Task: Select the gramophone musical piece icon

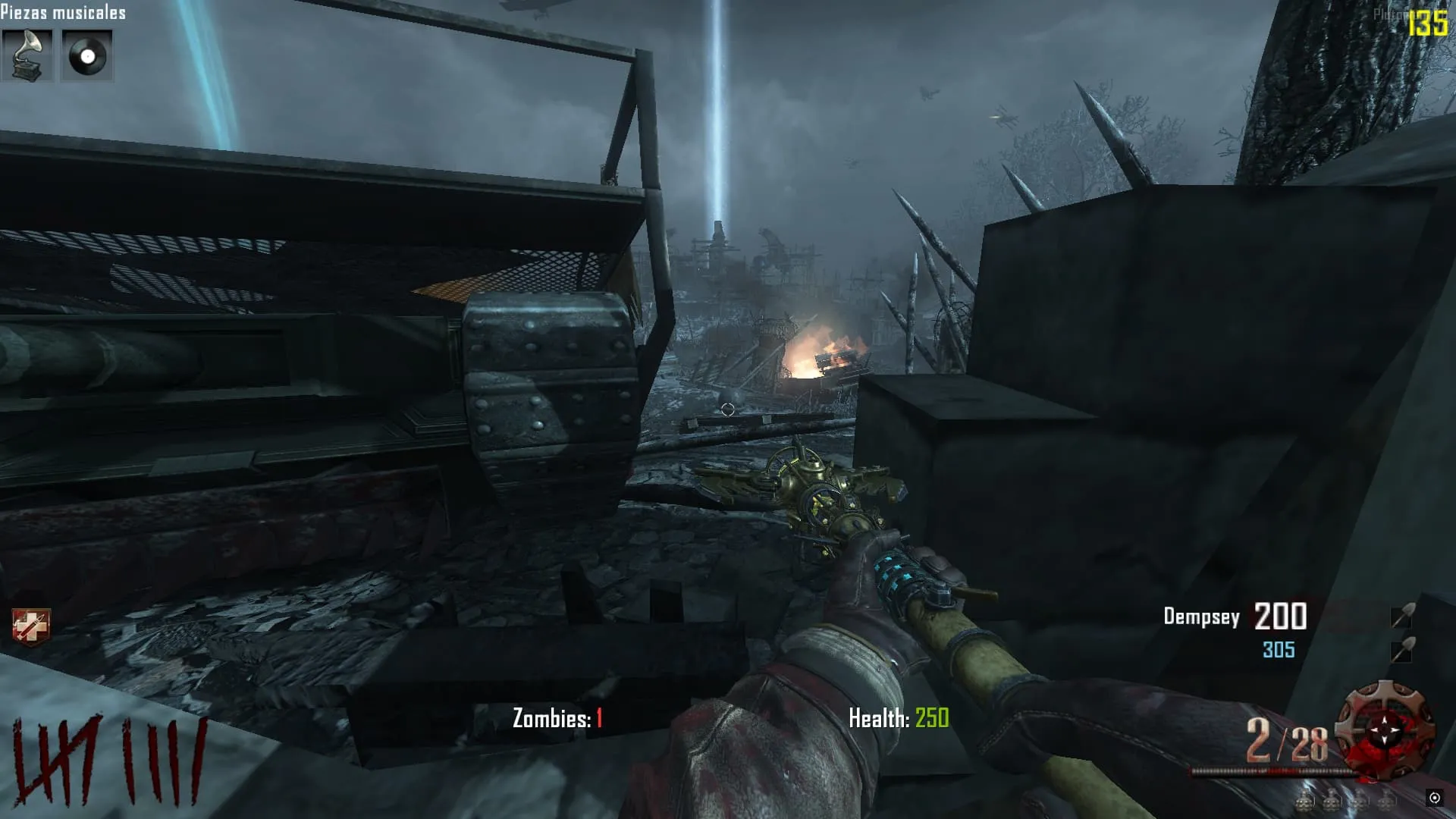Action: tap(27, 55)
